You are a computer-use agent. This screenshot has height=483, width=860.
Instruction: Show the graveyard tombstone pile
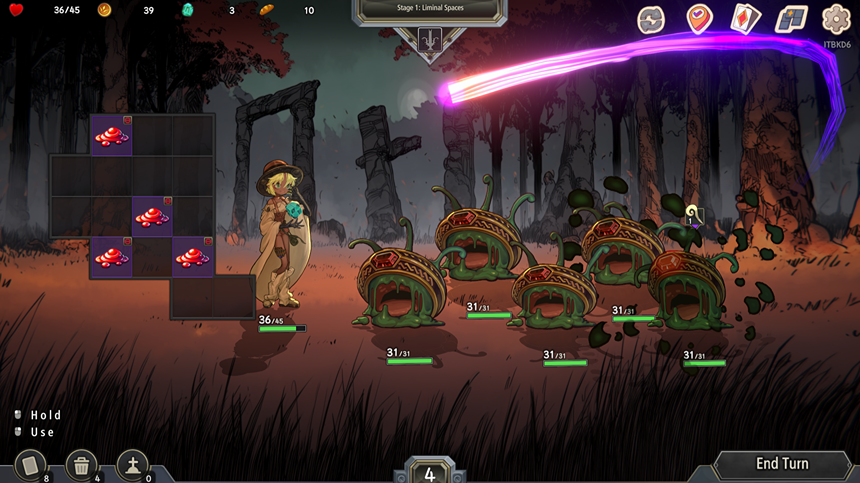[x=133, y=465]
